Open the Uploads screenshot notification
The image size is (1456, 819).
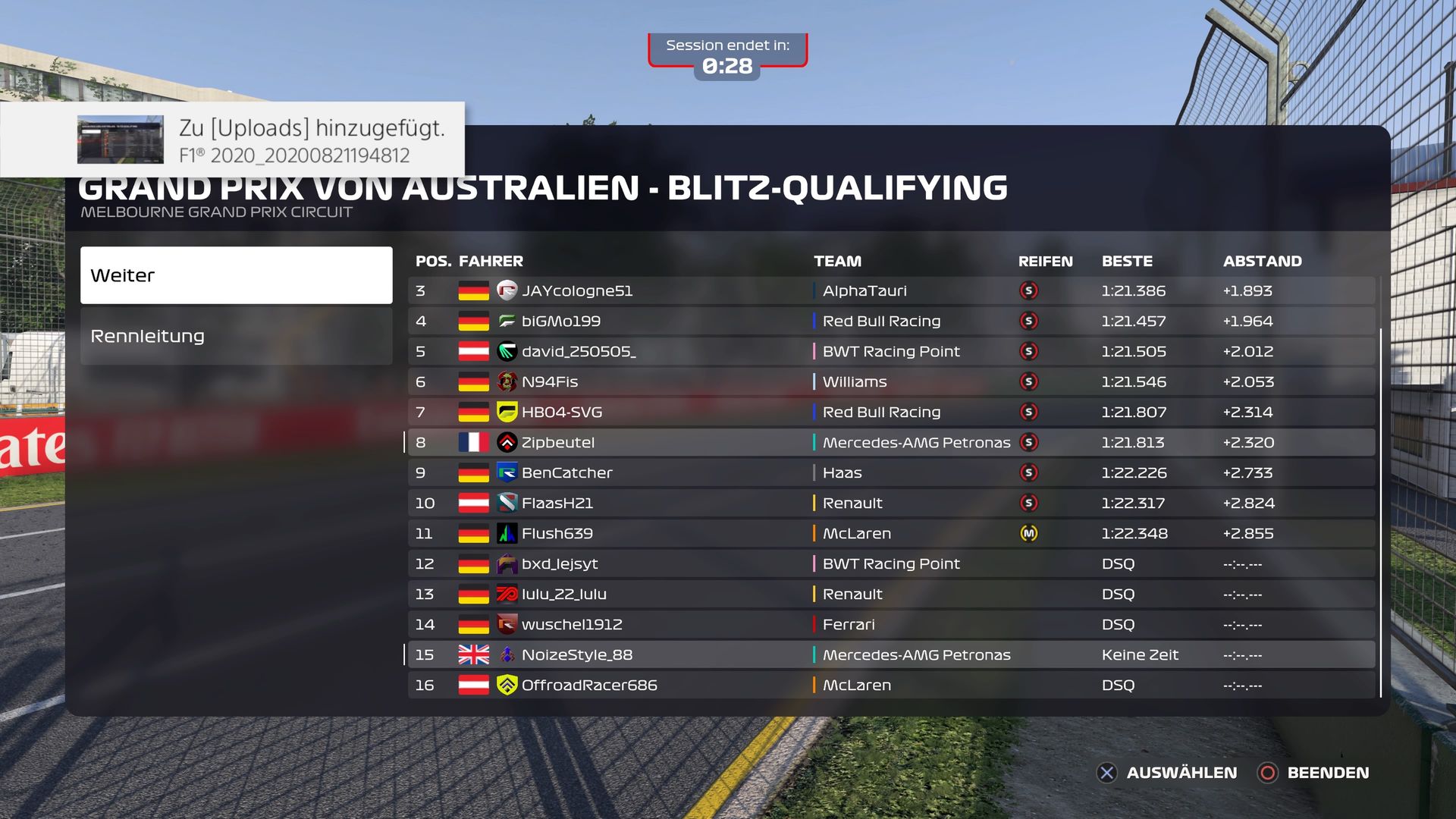[x=232, y=140]
